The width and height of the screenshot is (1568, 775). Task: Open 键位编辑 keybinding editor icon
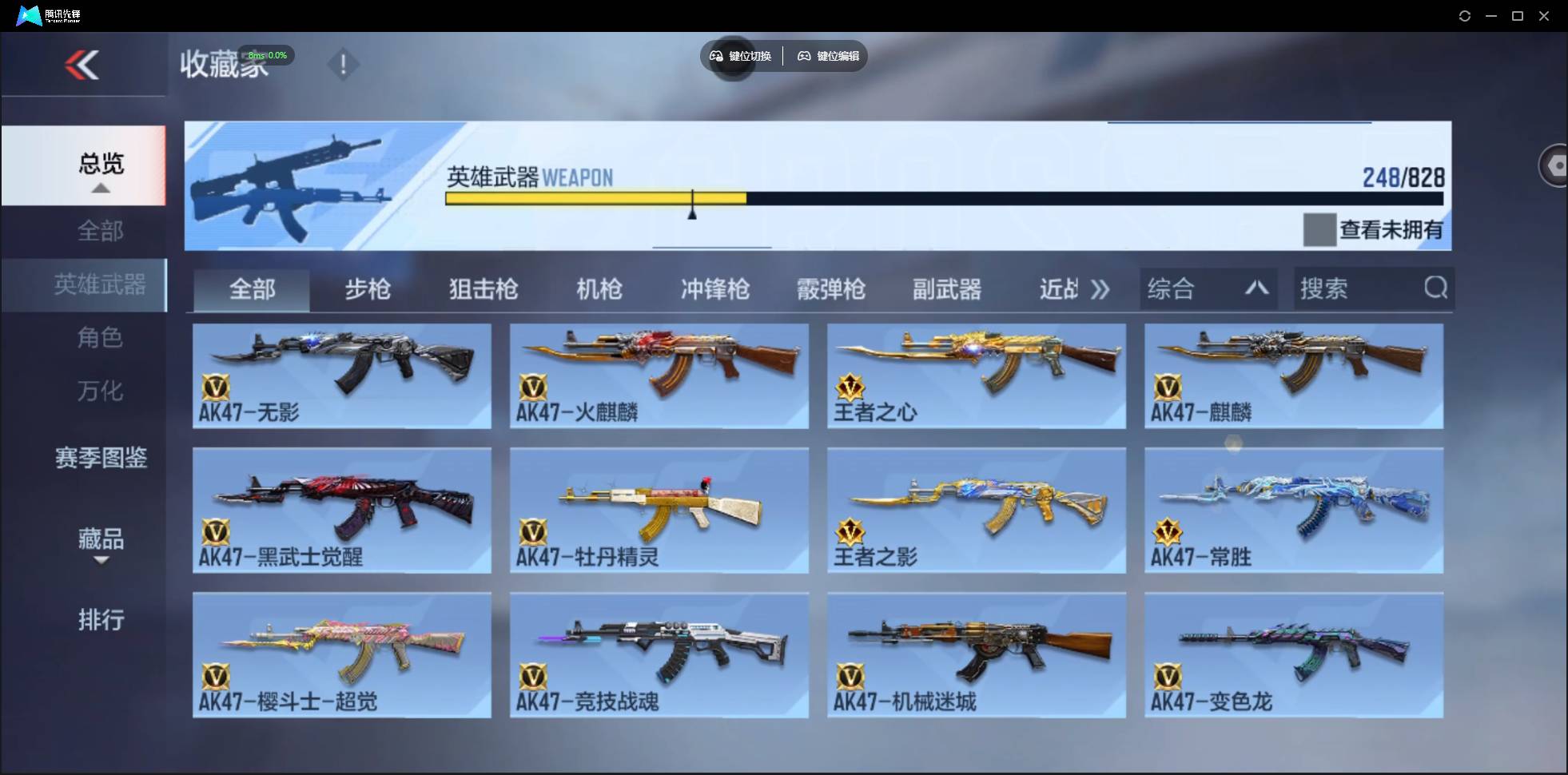[x=805, y=56]
